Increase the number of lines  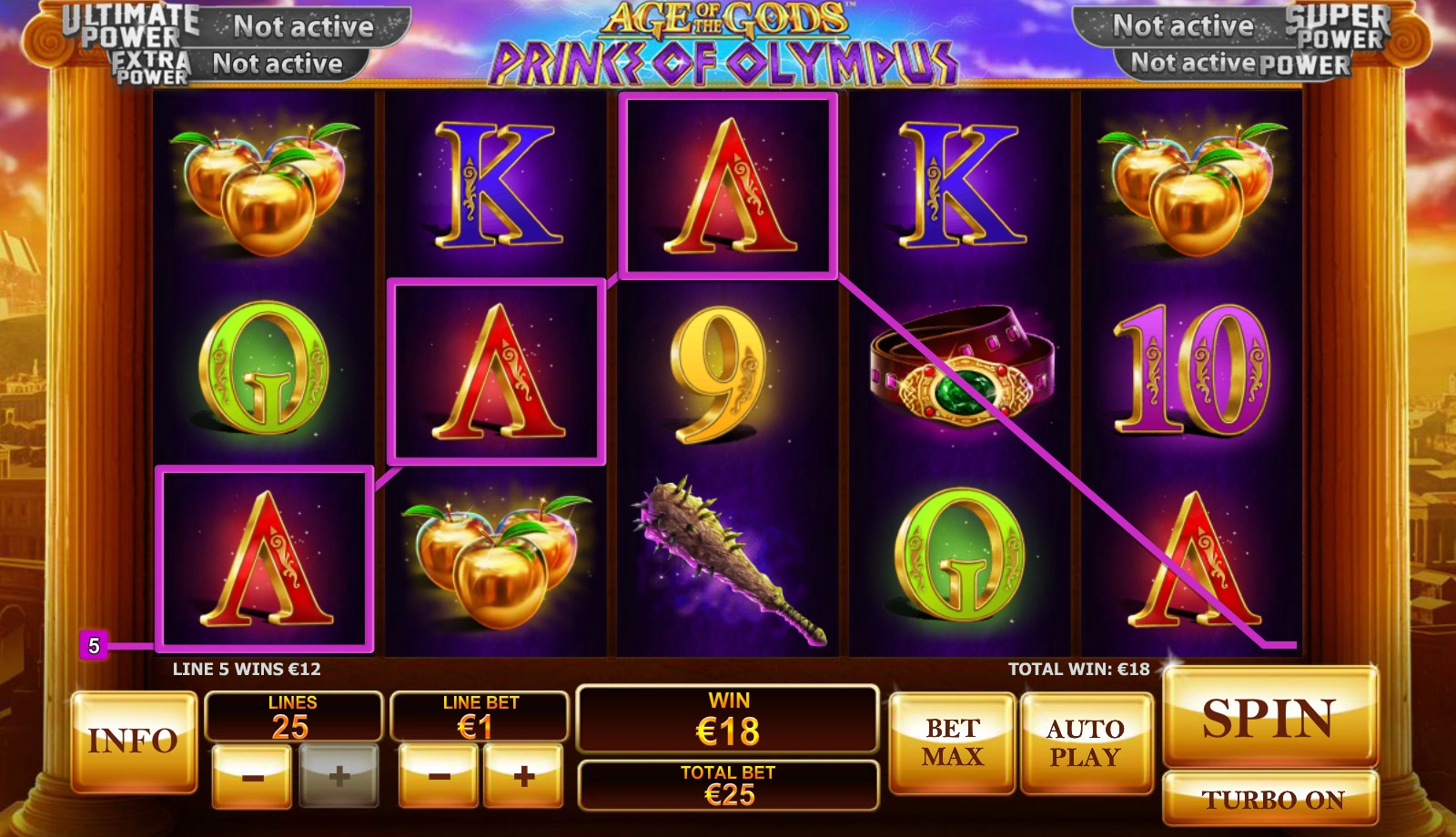339,777
